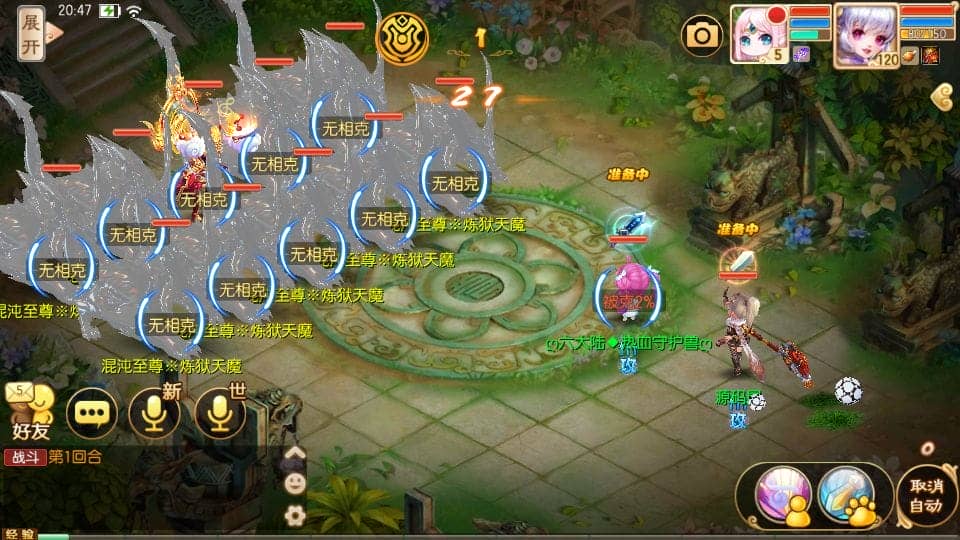960x540 pixels.
Task: Select the character auto-skill purple icon
Action: click(x=779, y=495)
